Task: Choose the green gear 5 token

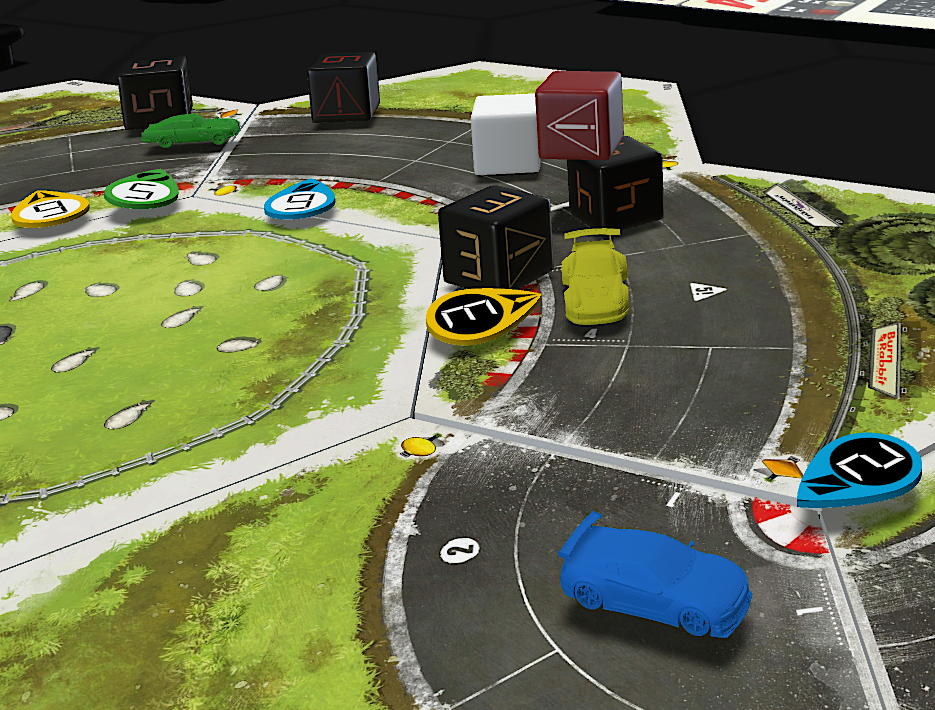Action: click(141, 190)
